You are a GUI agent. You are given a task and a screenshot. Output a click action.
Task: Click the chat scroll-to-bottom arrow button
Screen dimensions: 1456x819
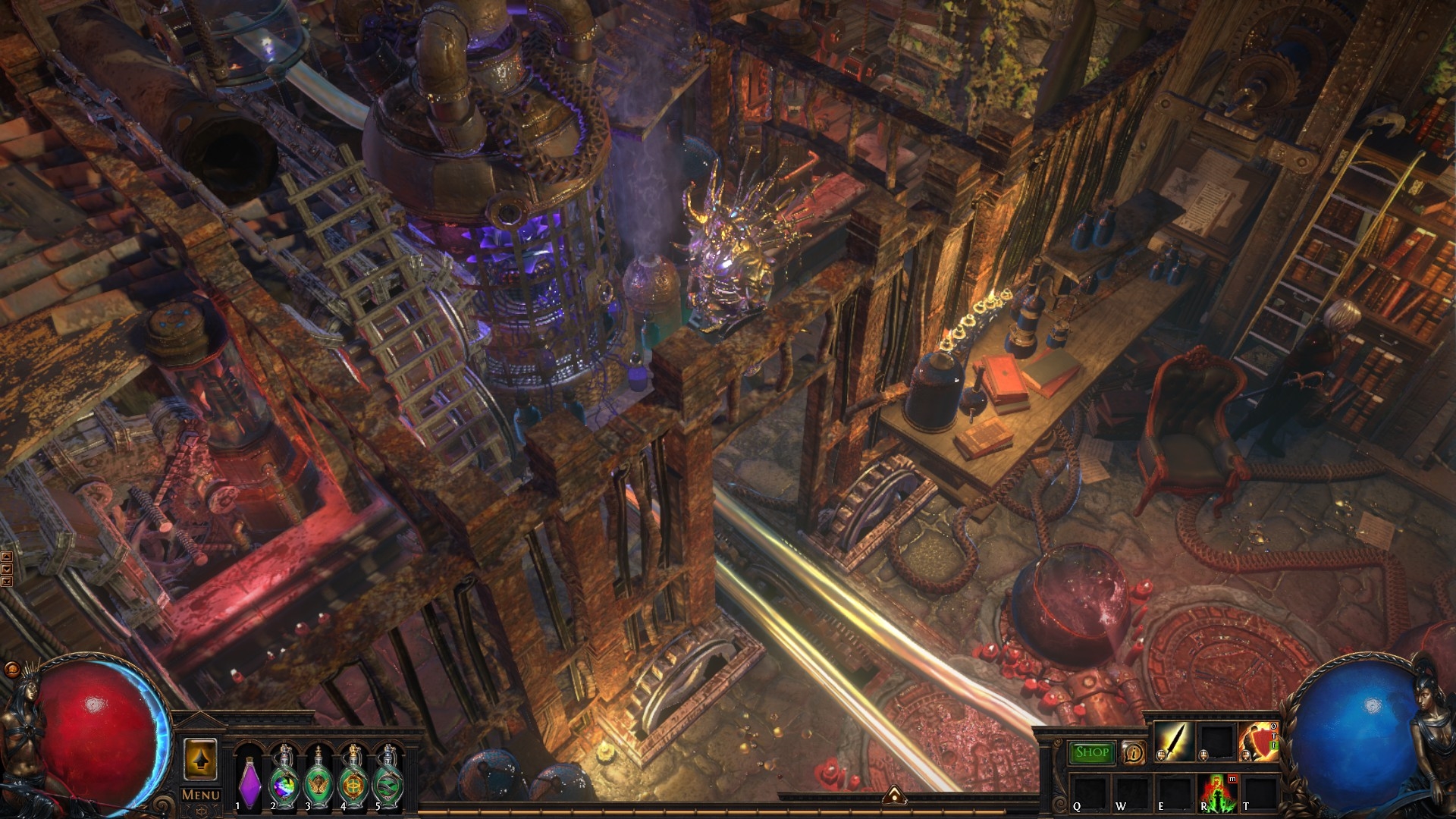7,582
